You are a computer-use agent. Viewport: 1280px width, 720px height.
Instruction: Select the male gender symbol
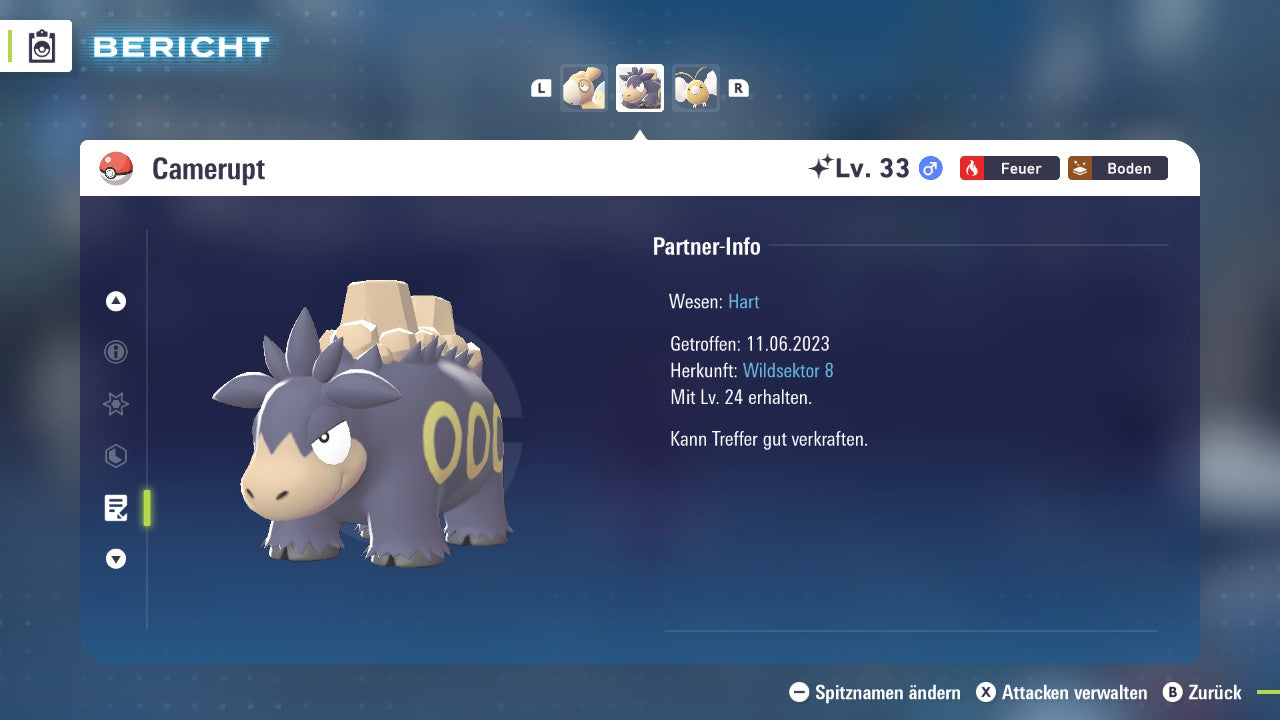point(930,168)
